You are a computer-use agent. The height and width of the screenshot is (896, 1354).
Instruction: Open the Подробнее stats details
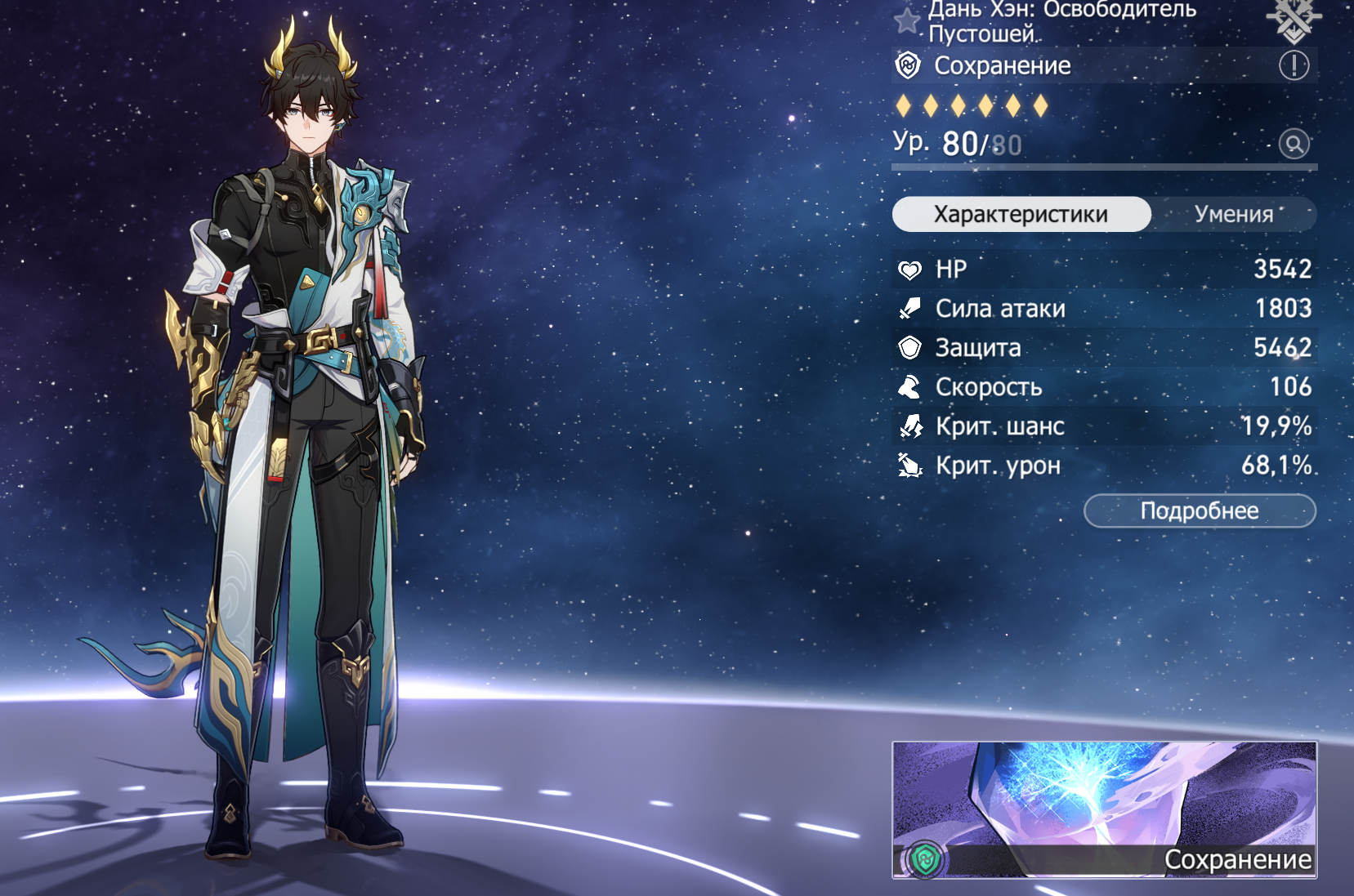click(1199, 511)
